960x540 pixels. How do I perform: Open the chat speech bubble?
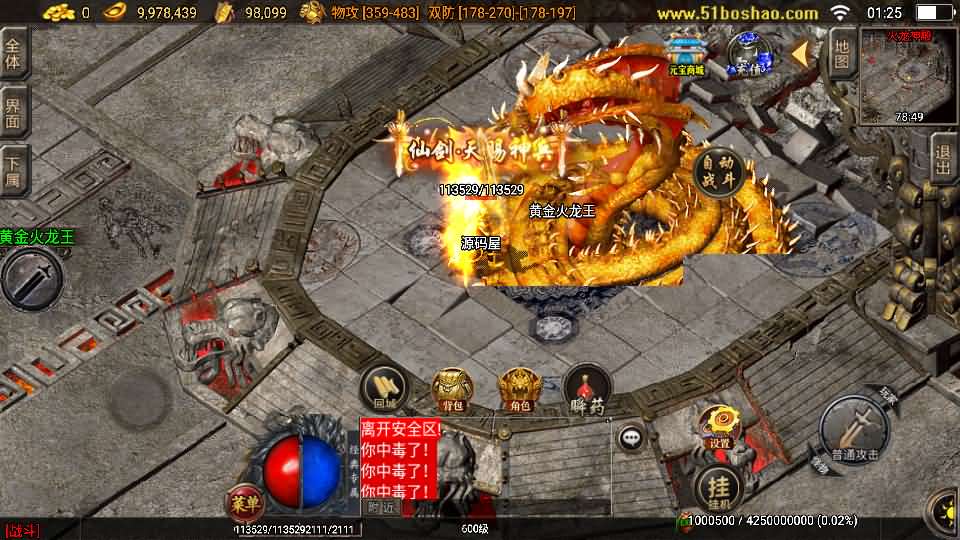point(630,437)
